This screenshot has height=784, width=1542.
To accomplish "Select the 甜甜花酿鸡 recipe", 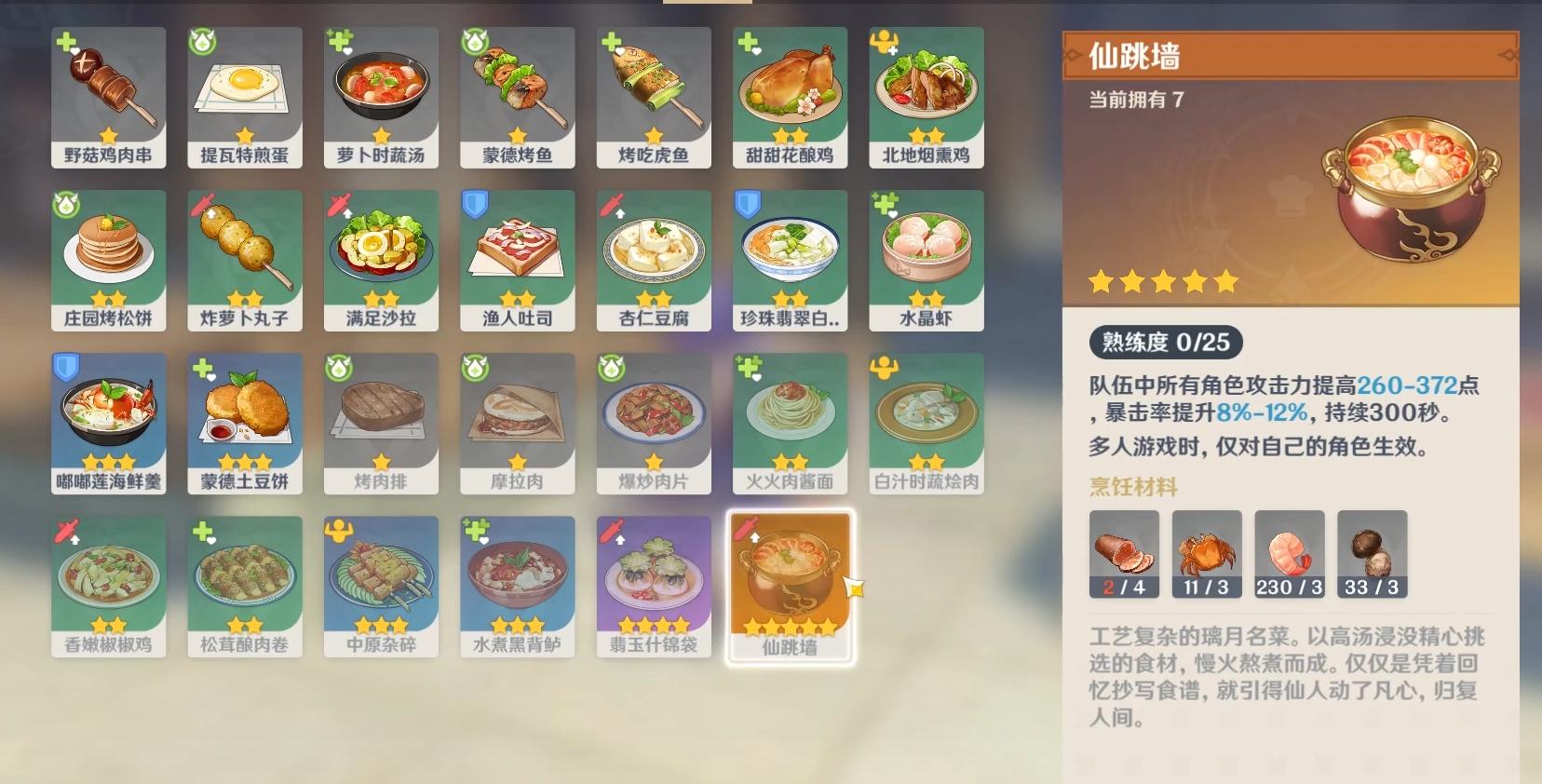I will coord(790,98).
